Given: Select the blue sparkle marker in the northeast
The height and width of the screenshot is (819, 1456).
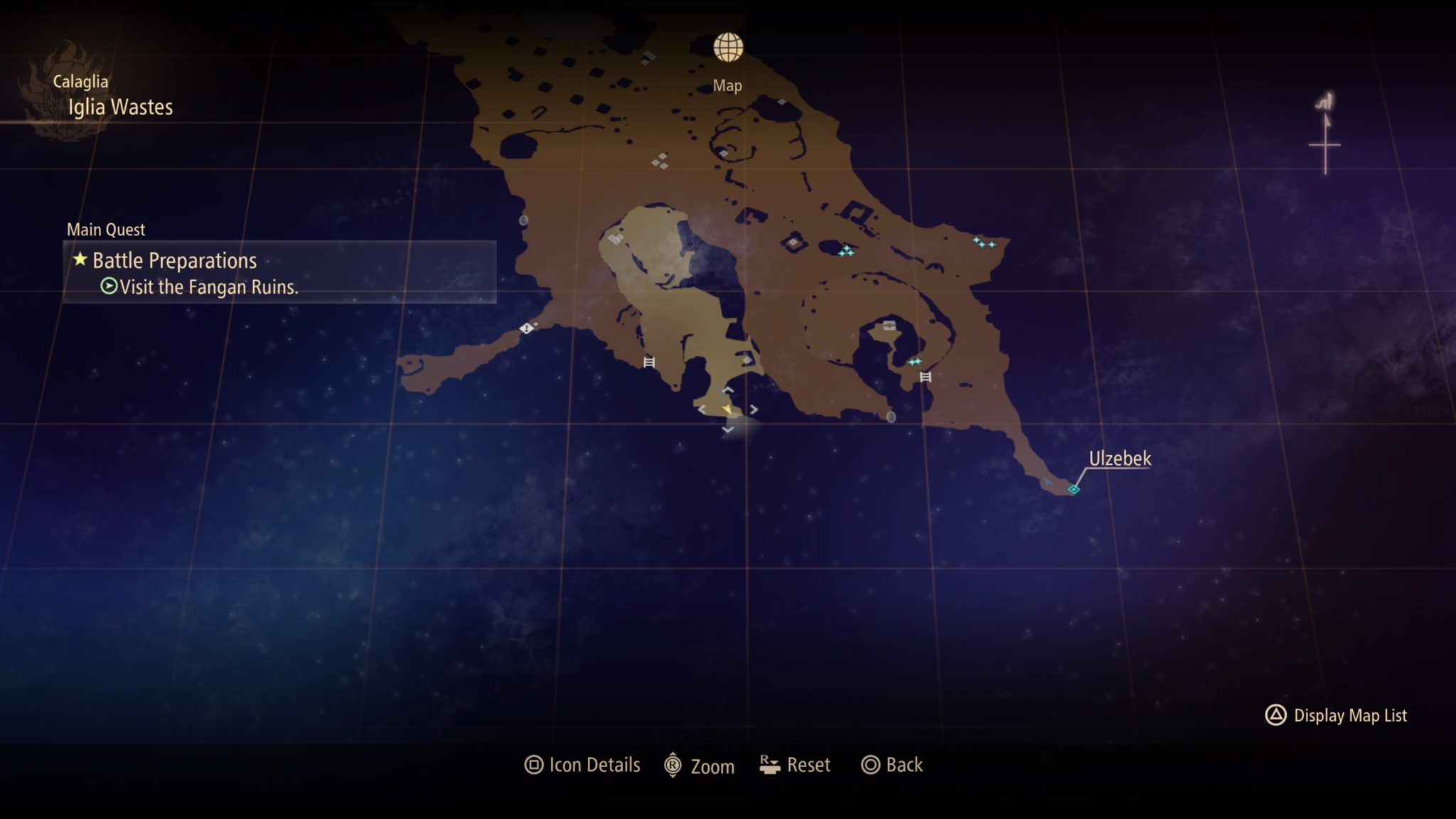Looking at the screenshot, I should click(983, 242).
